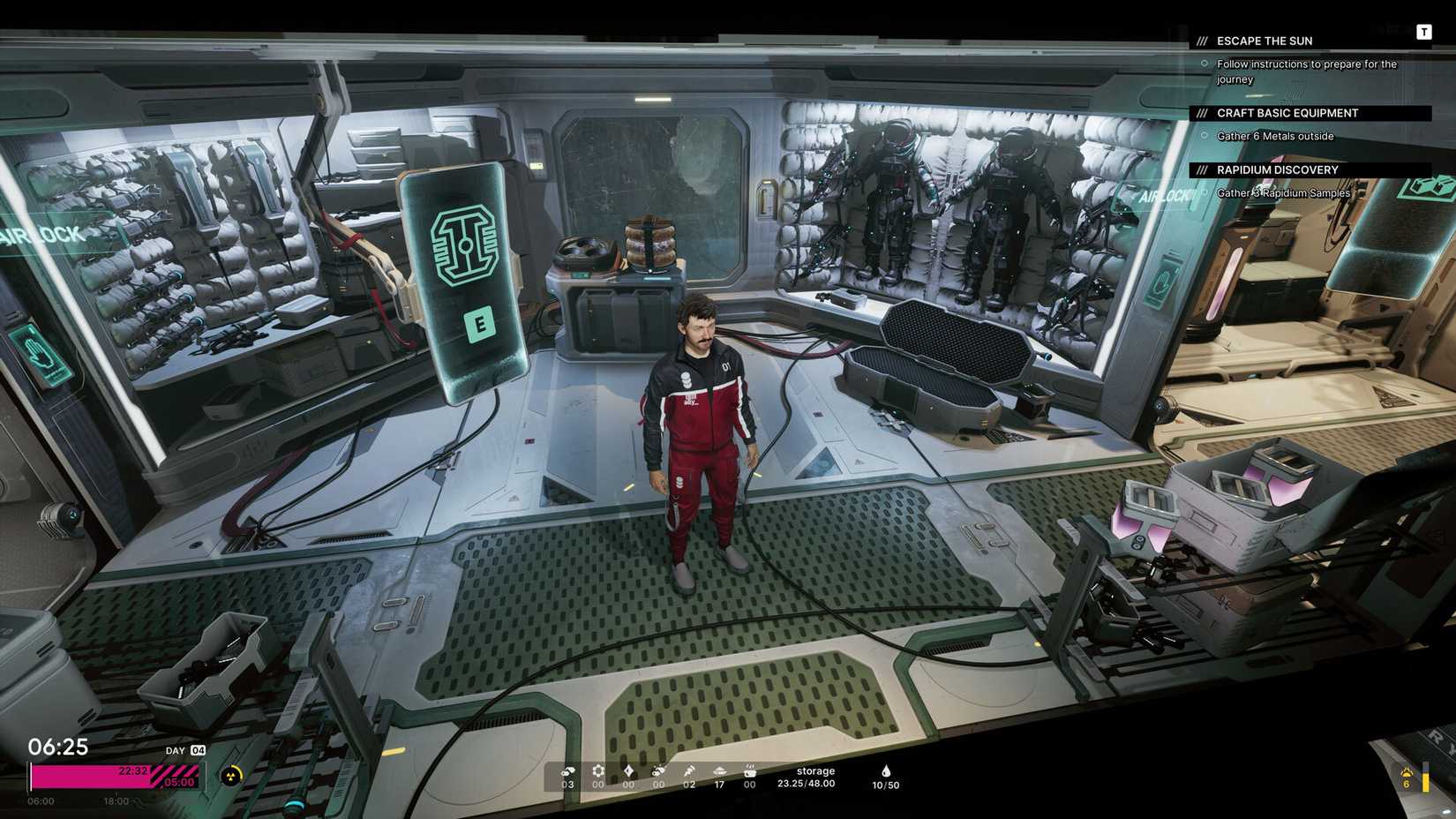
Task: Collapse the RAPIDIUM DISCOVERY quest section
Action: (x=1277, y=169)
